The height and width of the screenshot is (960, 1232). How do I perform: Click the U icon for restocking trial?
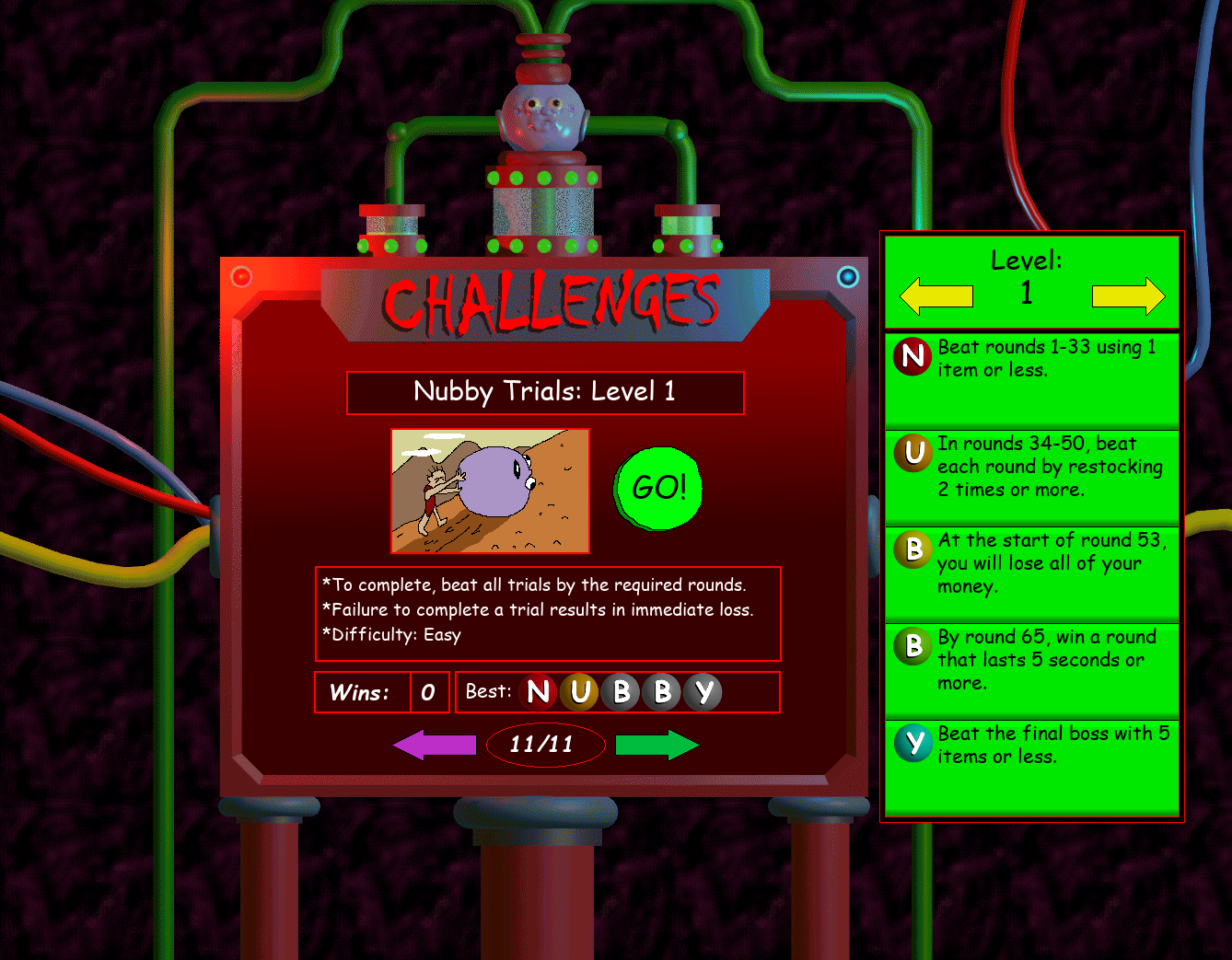[912, 454]
